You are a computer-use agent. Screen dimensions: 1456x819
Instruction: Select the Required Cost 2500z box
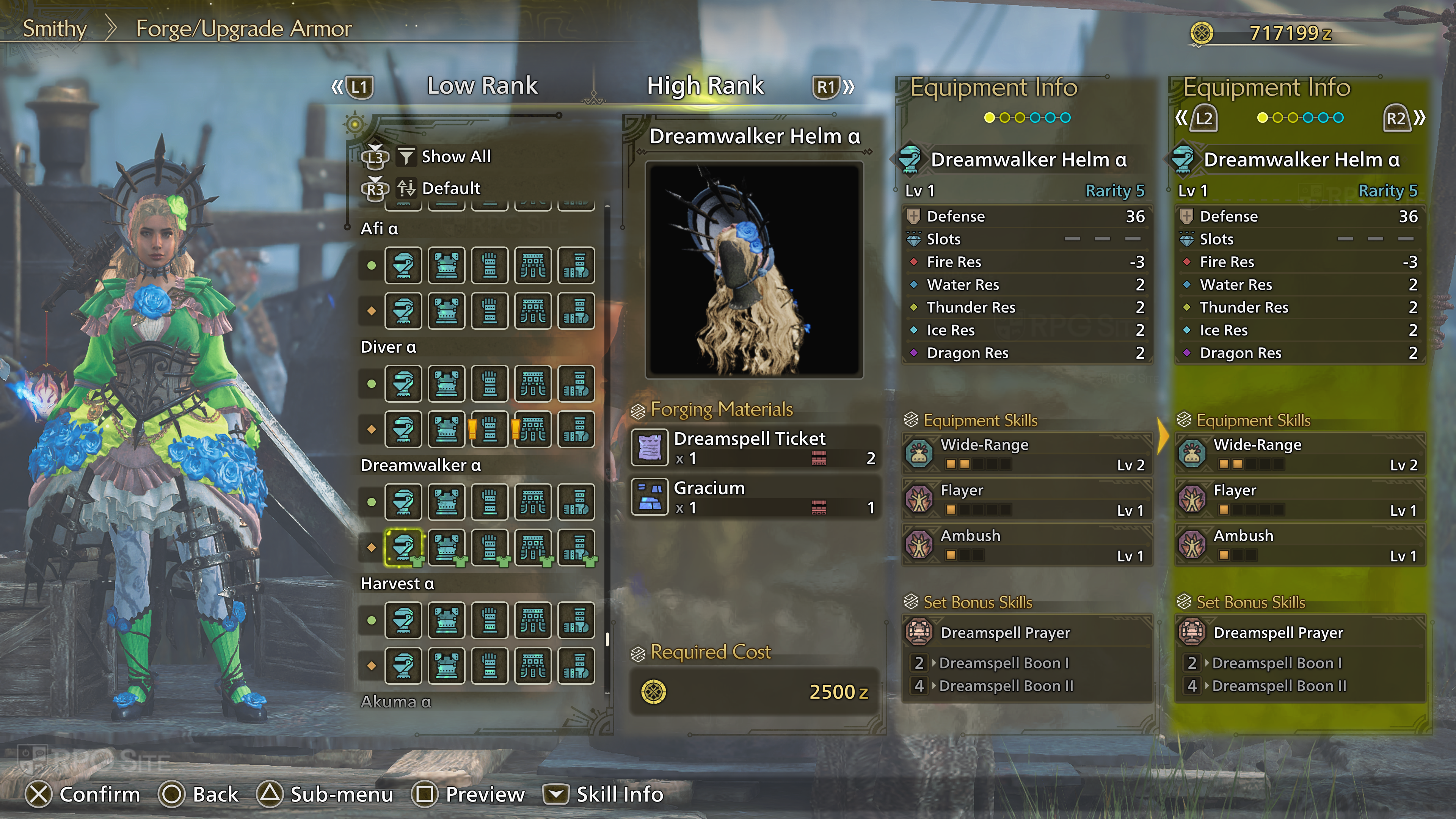tap(754, 691)
